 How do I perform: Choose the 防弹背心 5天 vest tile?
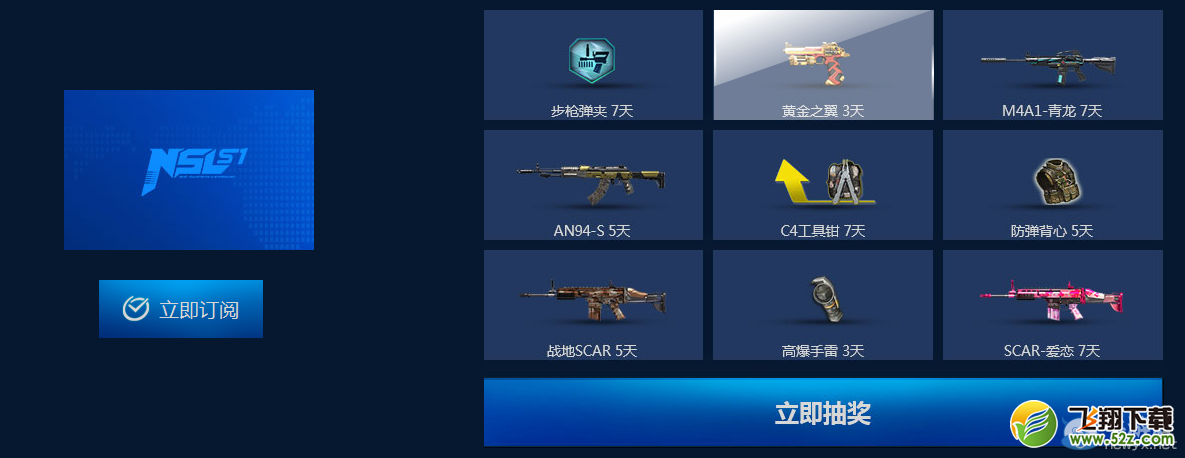[x=1052, y=185]
